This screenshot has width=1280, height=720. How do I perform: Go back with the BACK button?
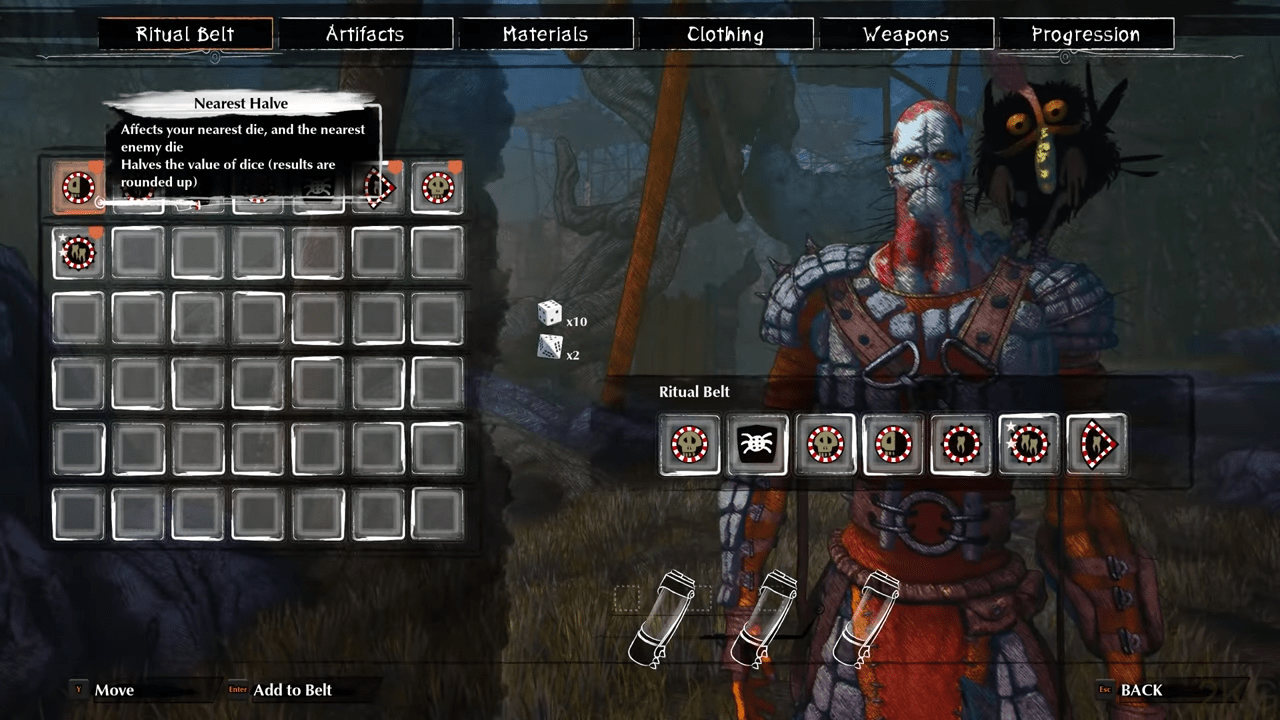[x=1140, y=690]
